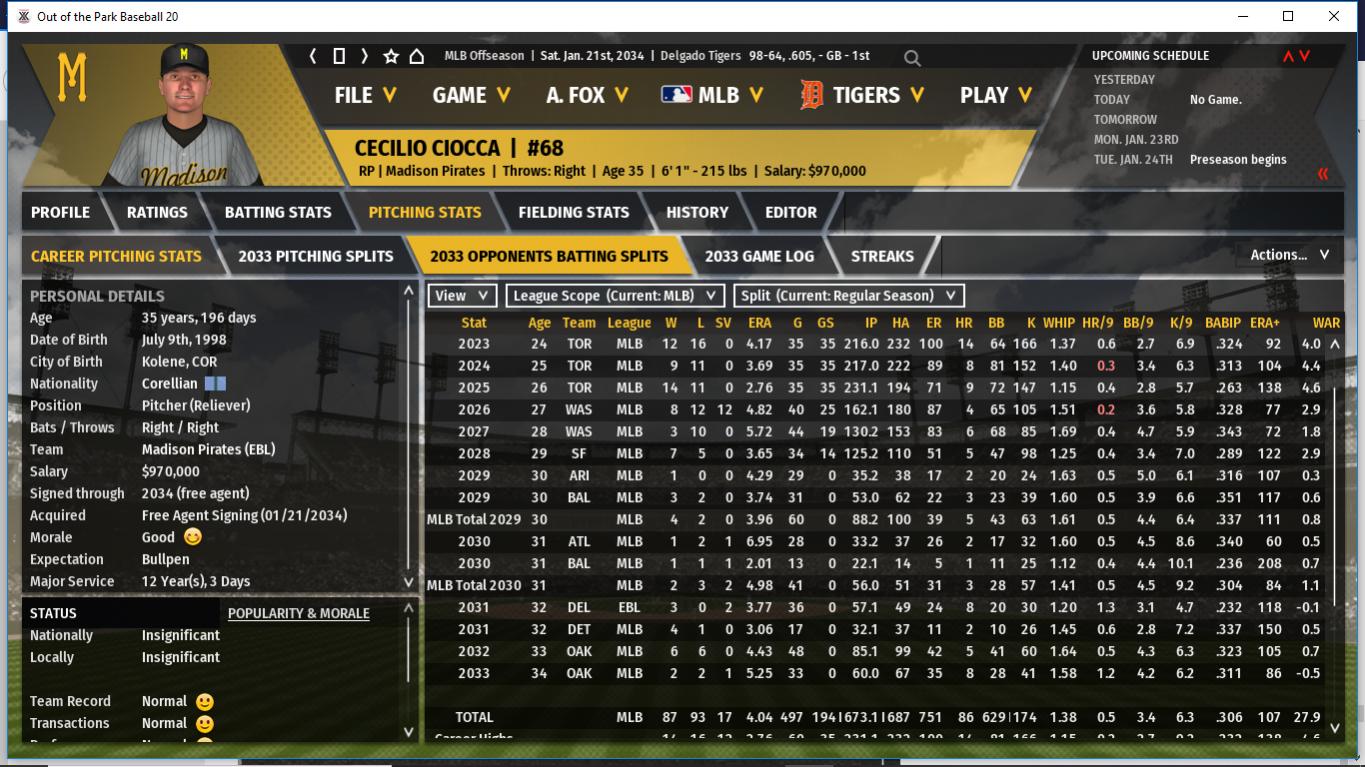1365x767 pixels.
Task: Open the MLB league menu
Action: coord(712,95)
